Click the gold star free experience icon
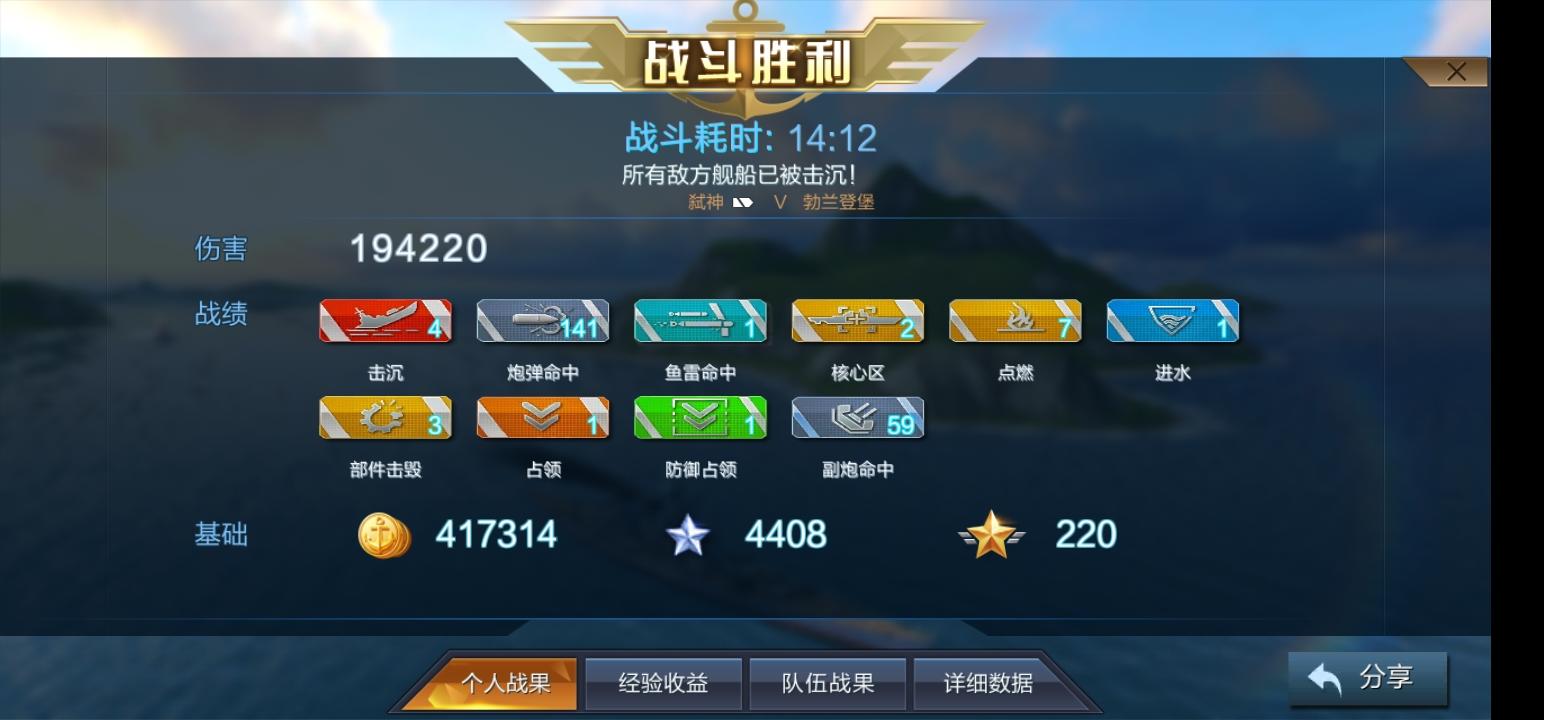1544x720 pixels. pyautogui.click(x=990, y=535)
